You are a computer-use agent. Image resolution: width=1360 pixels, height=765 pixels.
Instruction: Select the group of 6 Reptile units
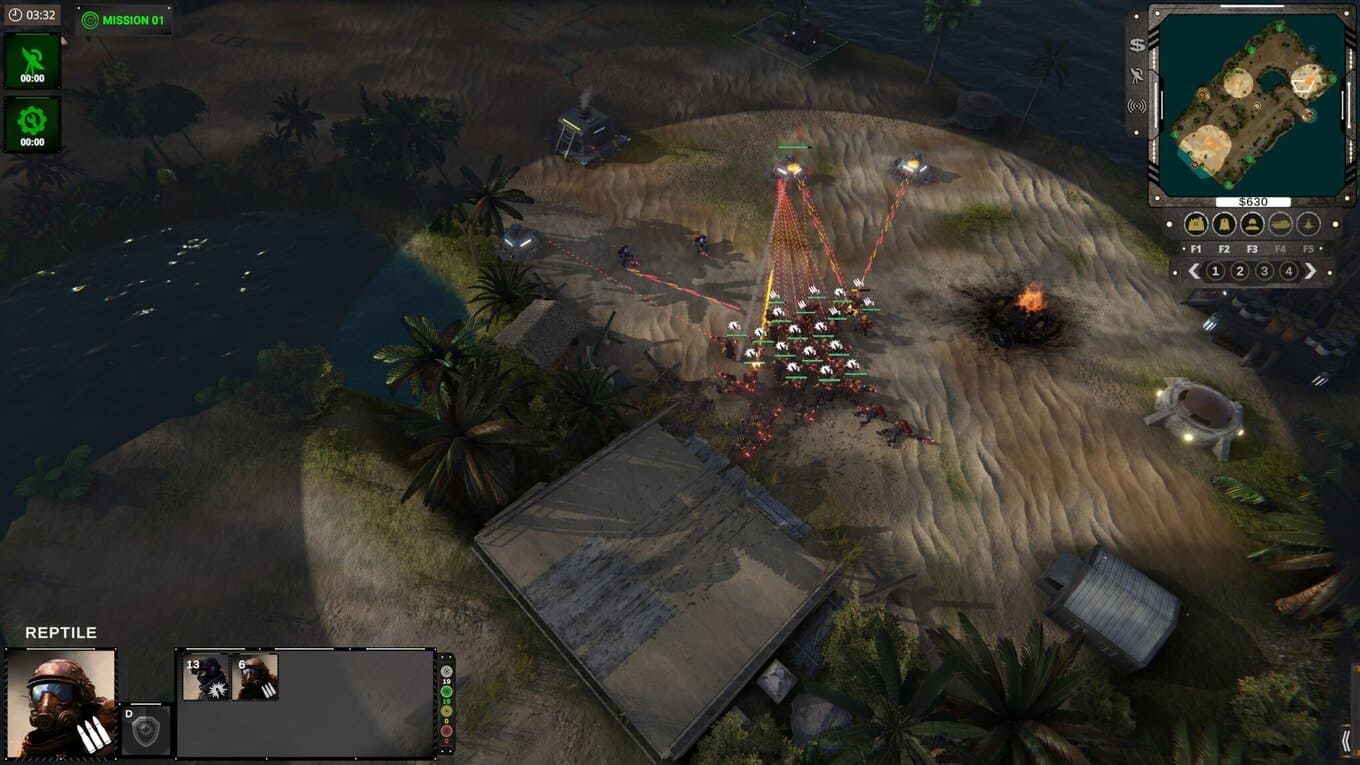coord(256,677)
